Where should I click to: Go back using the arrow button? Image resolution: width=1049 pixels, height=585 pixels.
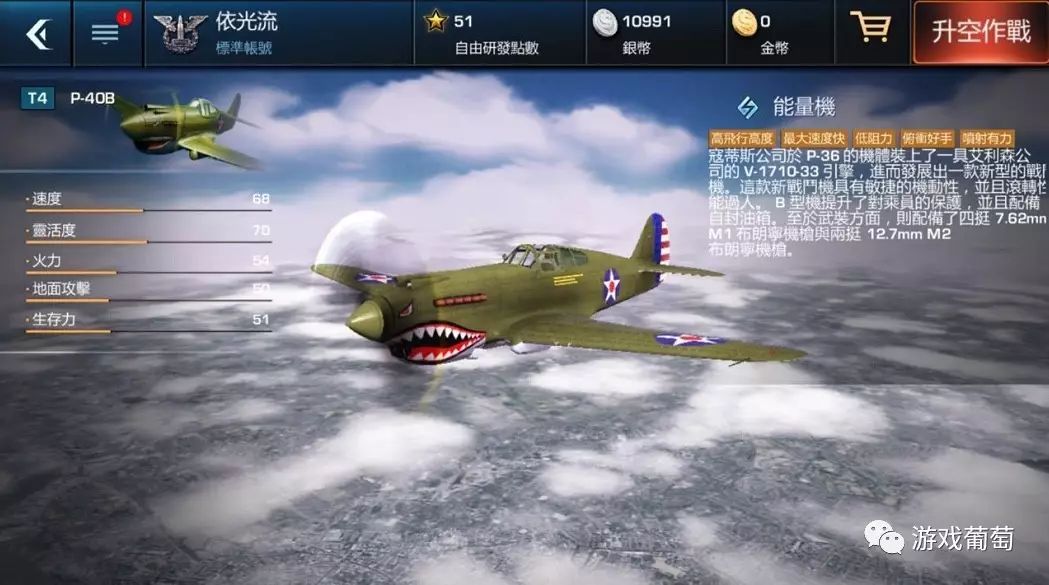tap(37, 33)
